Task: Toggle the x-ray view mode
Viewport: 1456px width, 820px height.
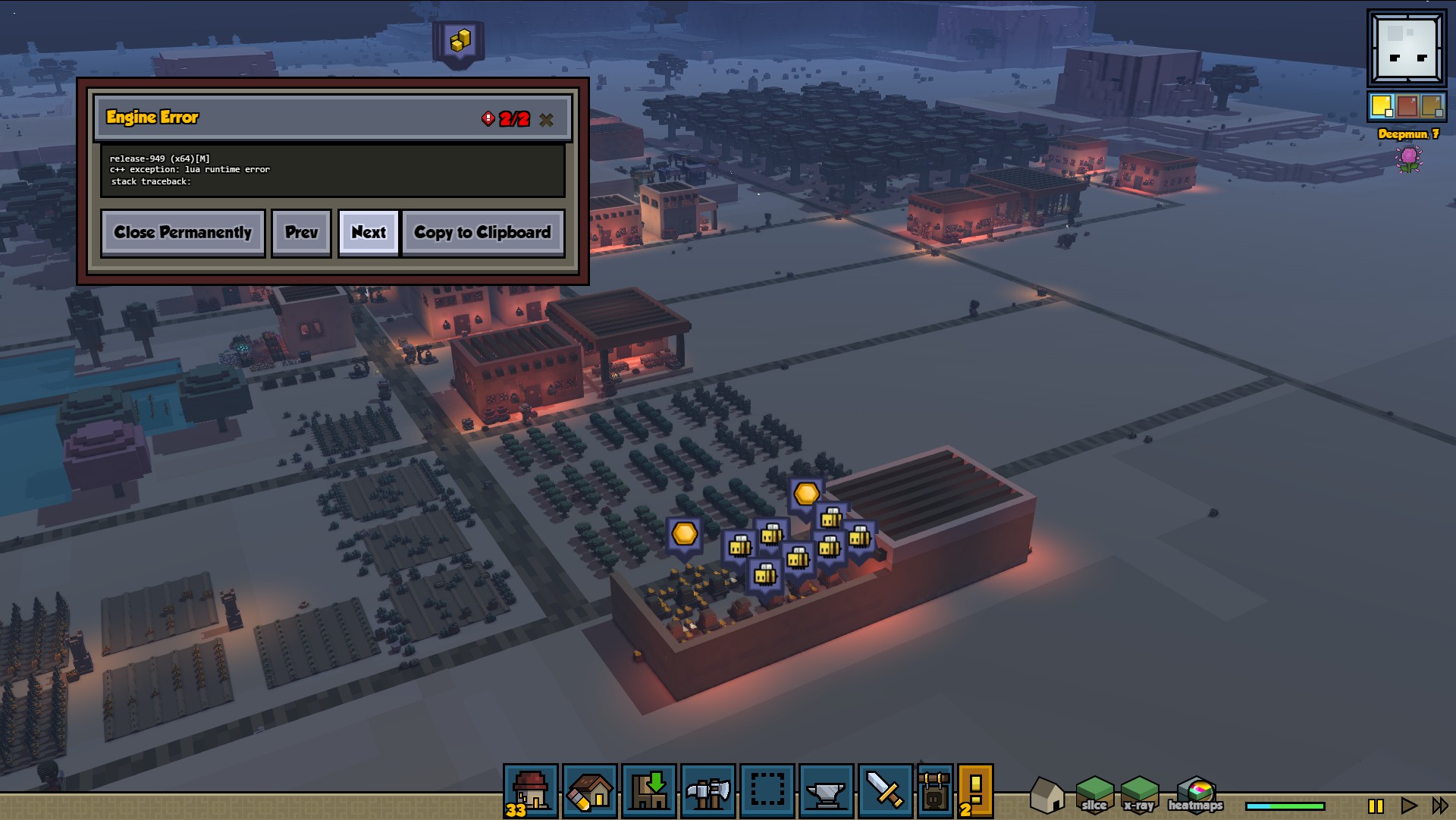Action: point(1139,795)
